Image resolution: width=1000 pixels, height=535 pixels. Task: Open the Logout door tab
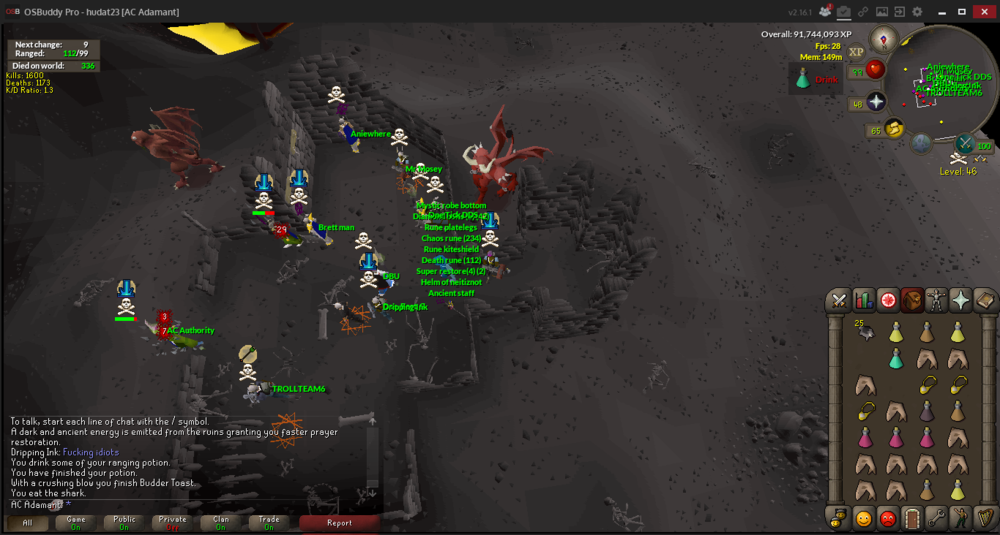[911, 518]
